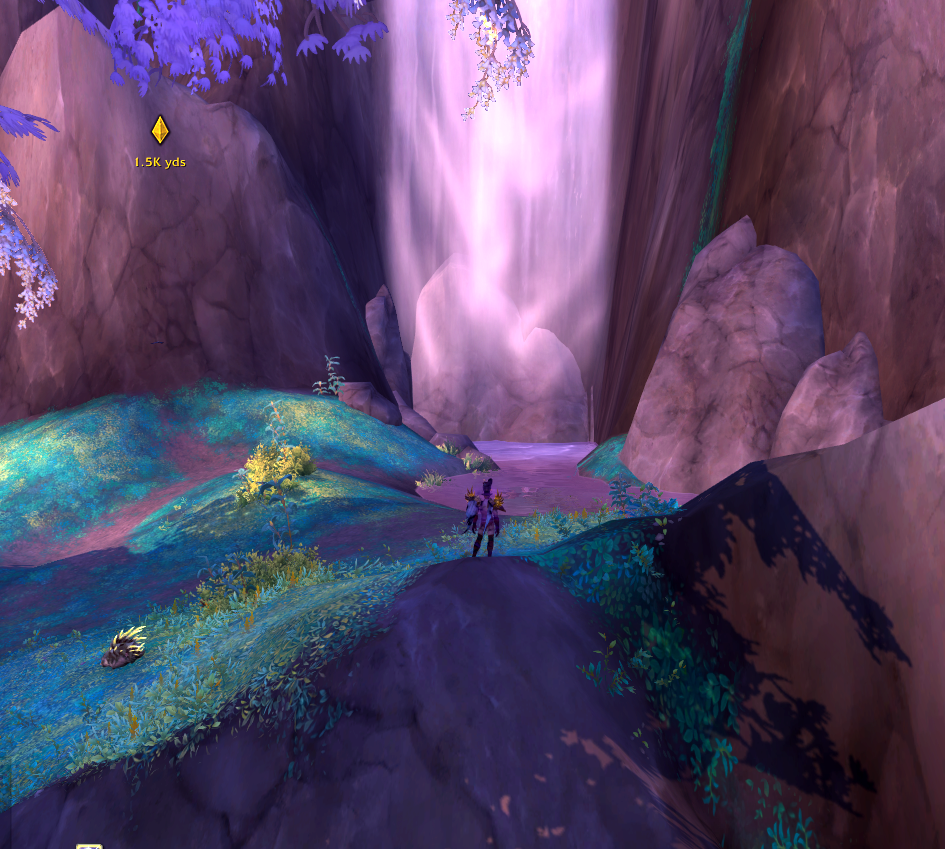
Task: Click the yellow diamond waypoint marker
Action: [x=160, y=130]
